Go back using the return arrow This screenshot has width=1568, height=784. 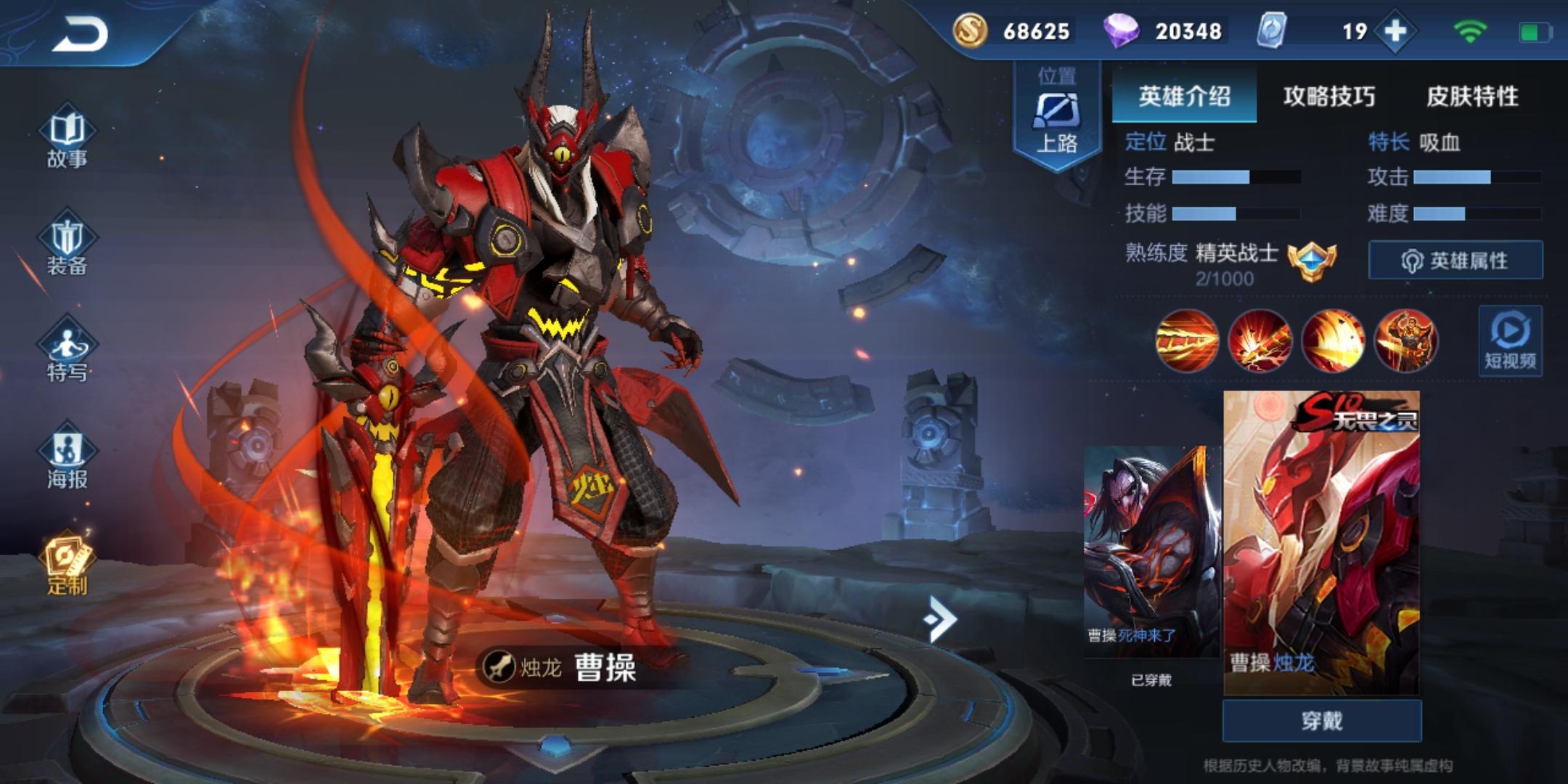(x=80, y=33)
